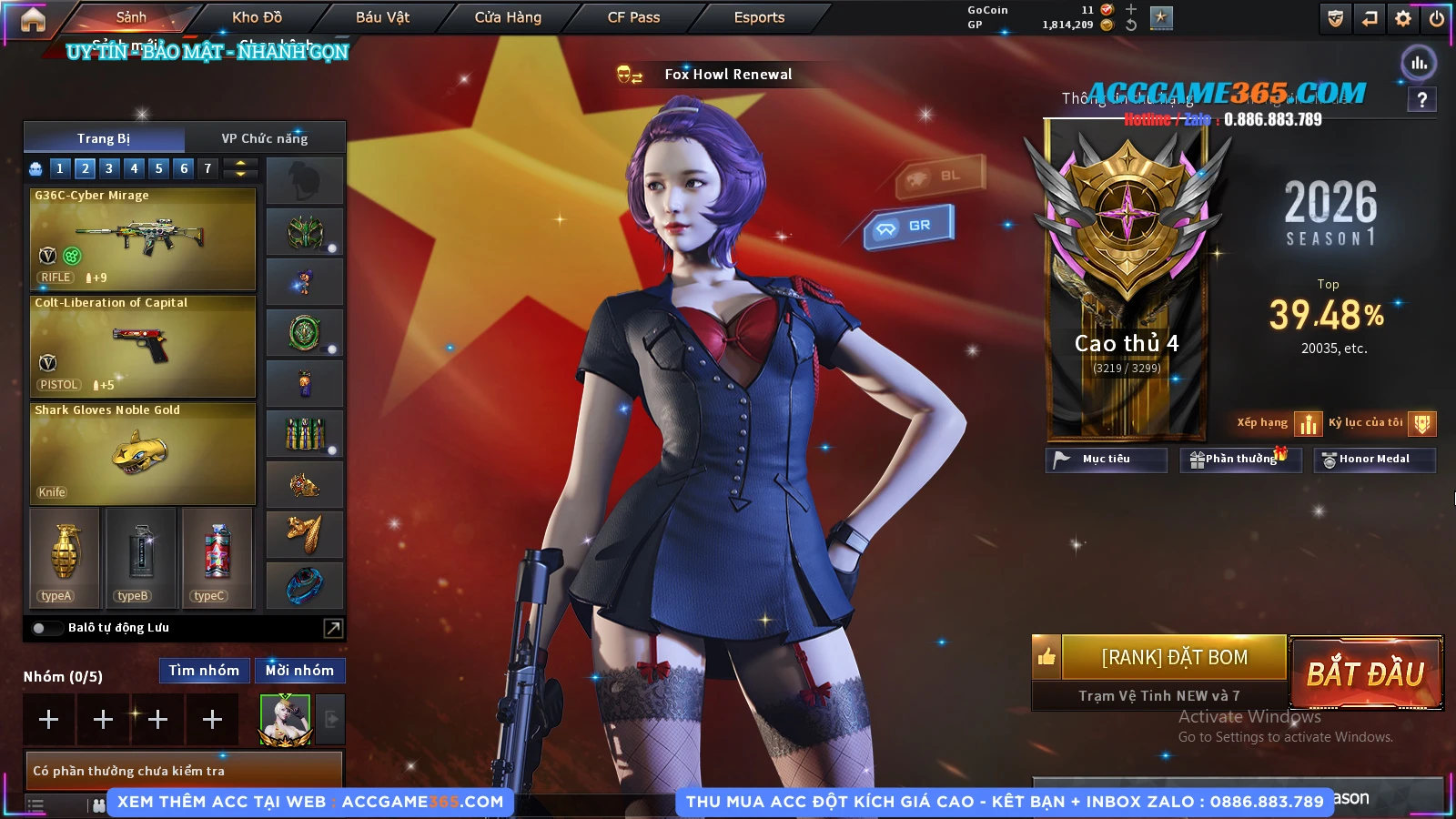Image resolution: width=1456 pixels, height=819 pixels.
Task: Open the Honor Medal panel
Action: [1374, 460]
